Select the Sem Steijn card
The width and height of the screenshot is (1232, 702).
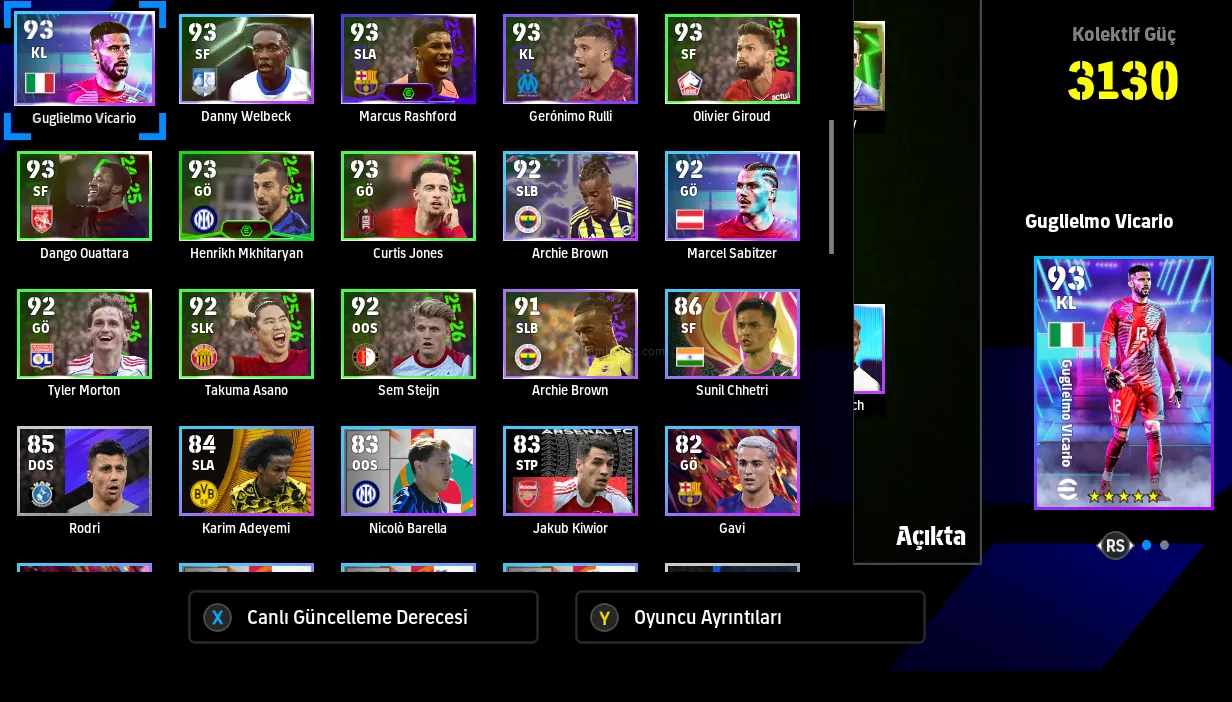click(x=408, y=334)
